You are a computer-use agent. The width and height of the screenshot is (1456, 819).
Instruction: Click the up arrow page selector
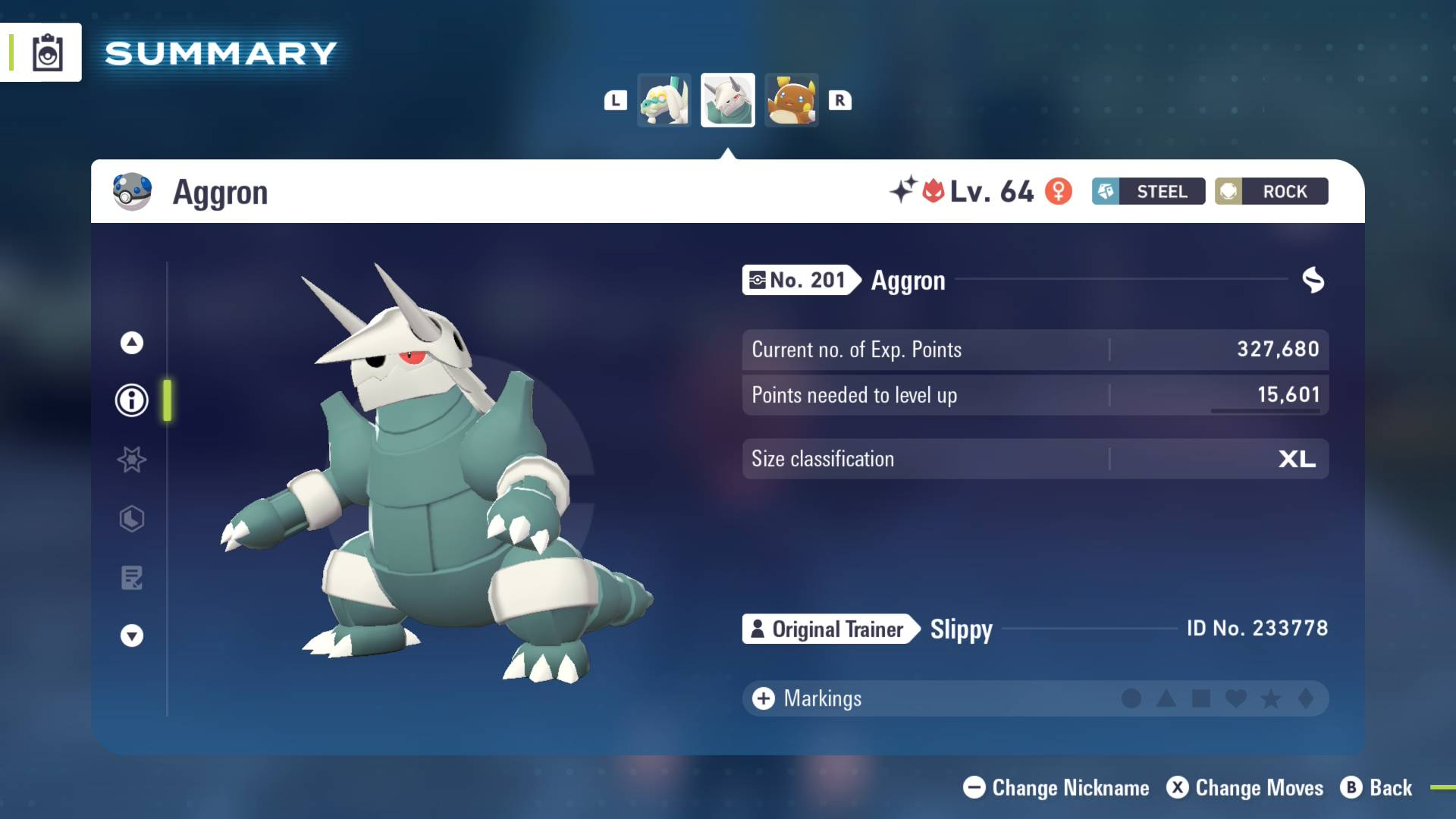pos(132,343)
